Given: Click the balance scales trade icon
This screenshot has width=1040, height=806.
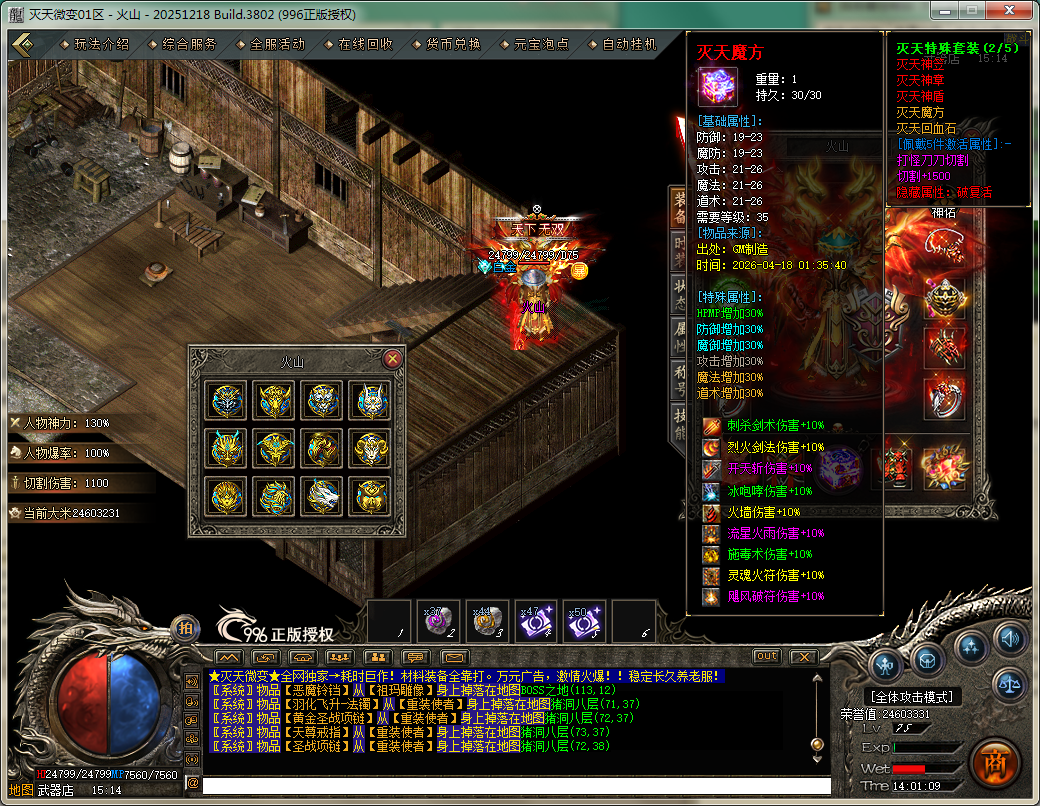Looking at the screenshot, I should tap(1011, 684).
